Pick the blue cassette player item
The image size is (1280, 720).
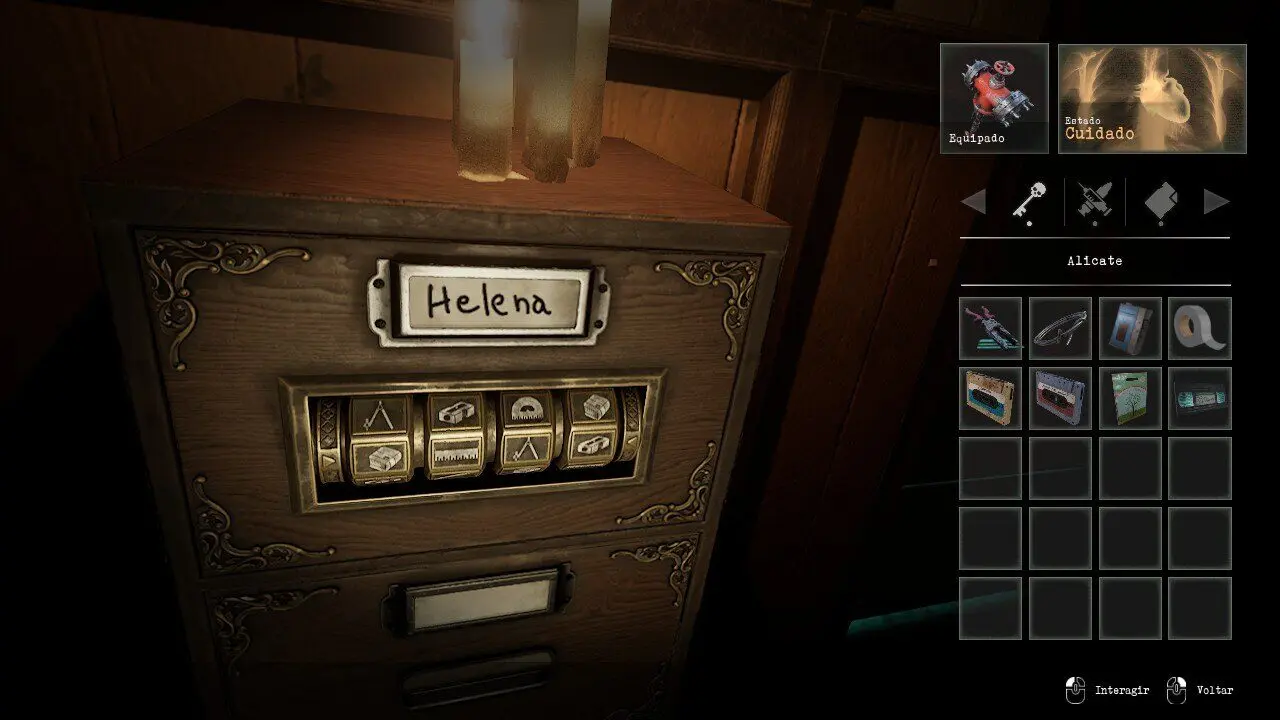pos(1130,329)
